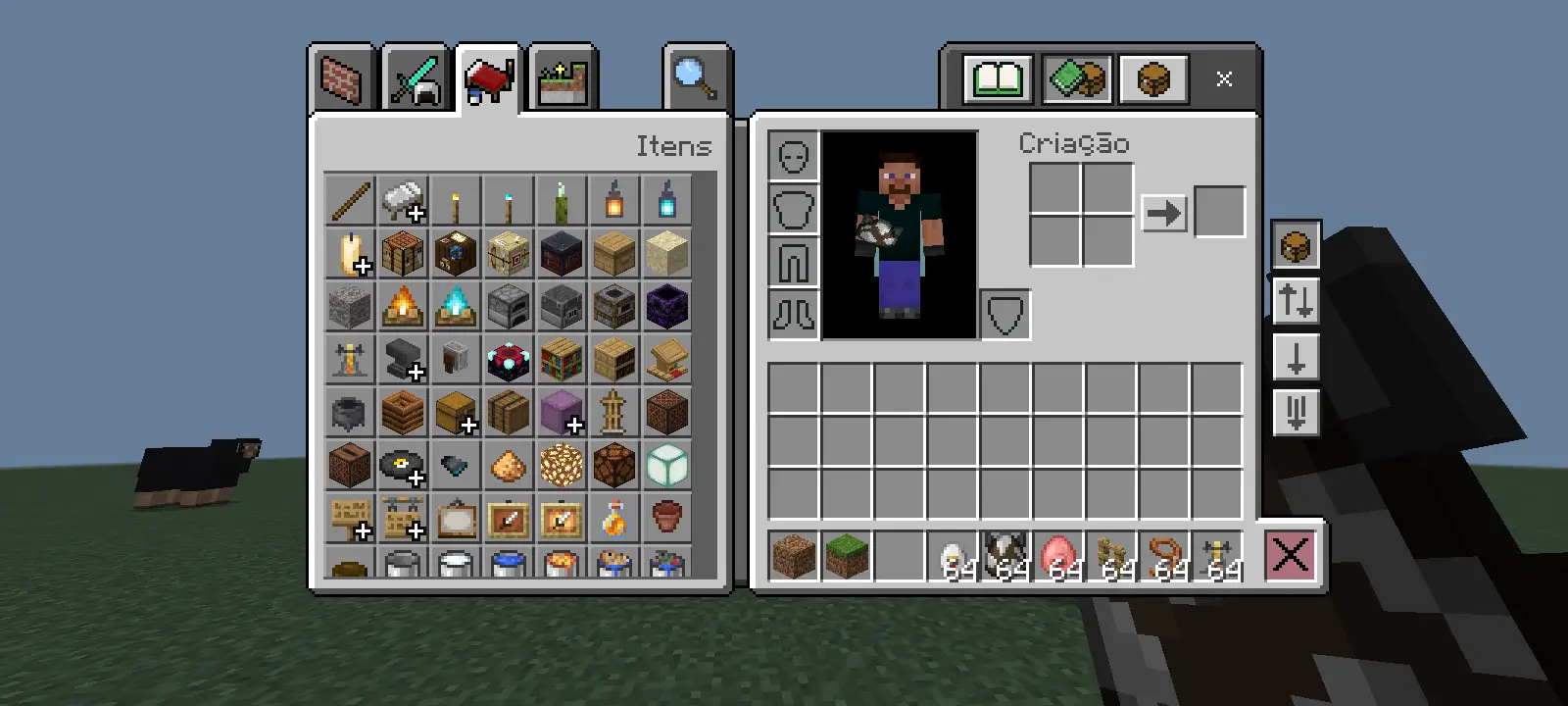Screen dimensions: 1568x706
Task: Select the pink spawn egg stack in hotbar
Action: (x=1057, y=556)
